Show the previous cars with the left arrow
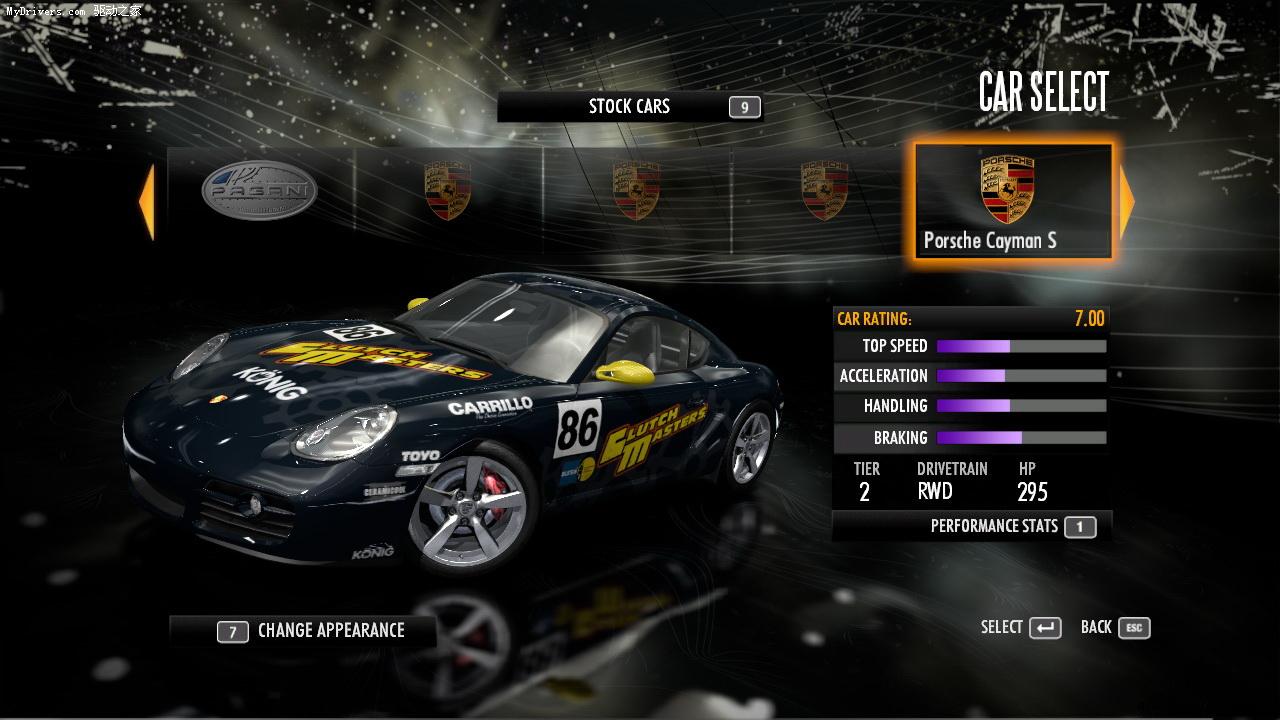The height and width of the screenshot is (720, 1280). pyautogui.click(x=147, y=202)
